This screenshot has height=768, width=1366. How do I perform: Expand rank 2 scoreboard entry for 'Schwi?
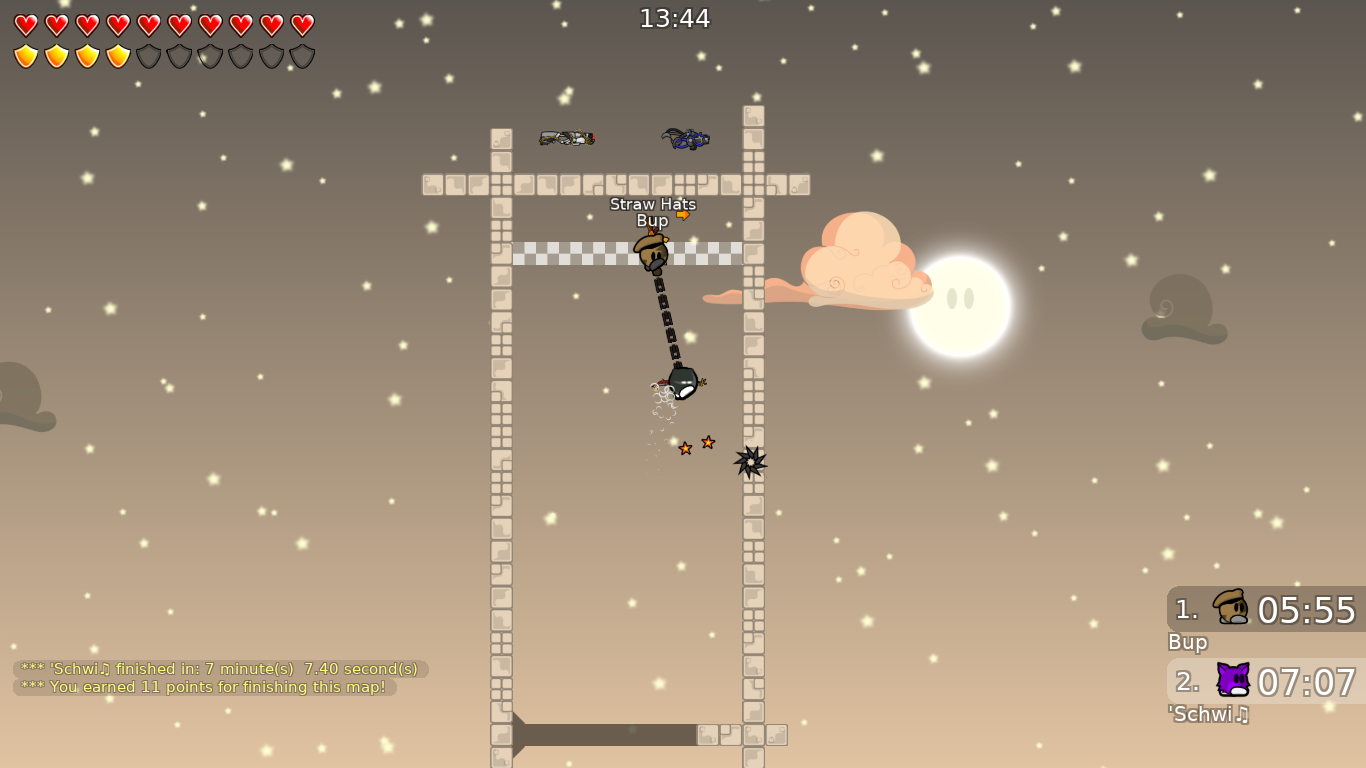coord(1264,683)
